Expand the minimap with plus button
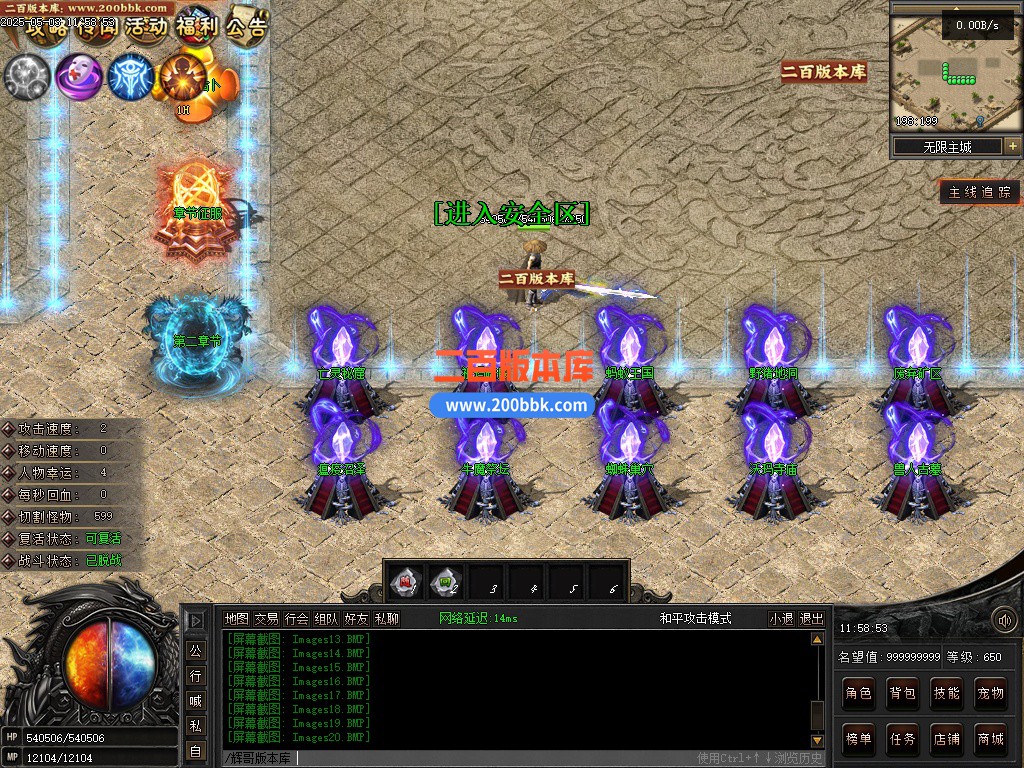 pyautogui.click(x=1012, y=146)
